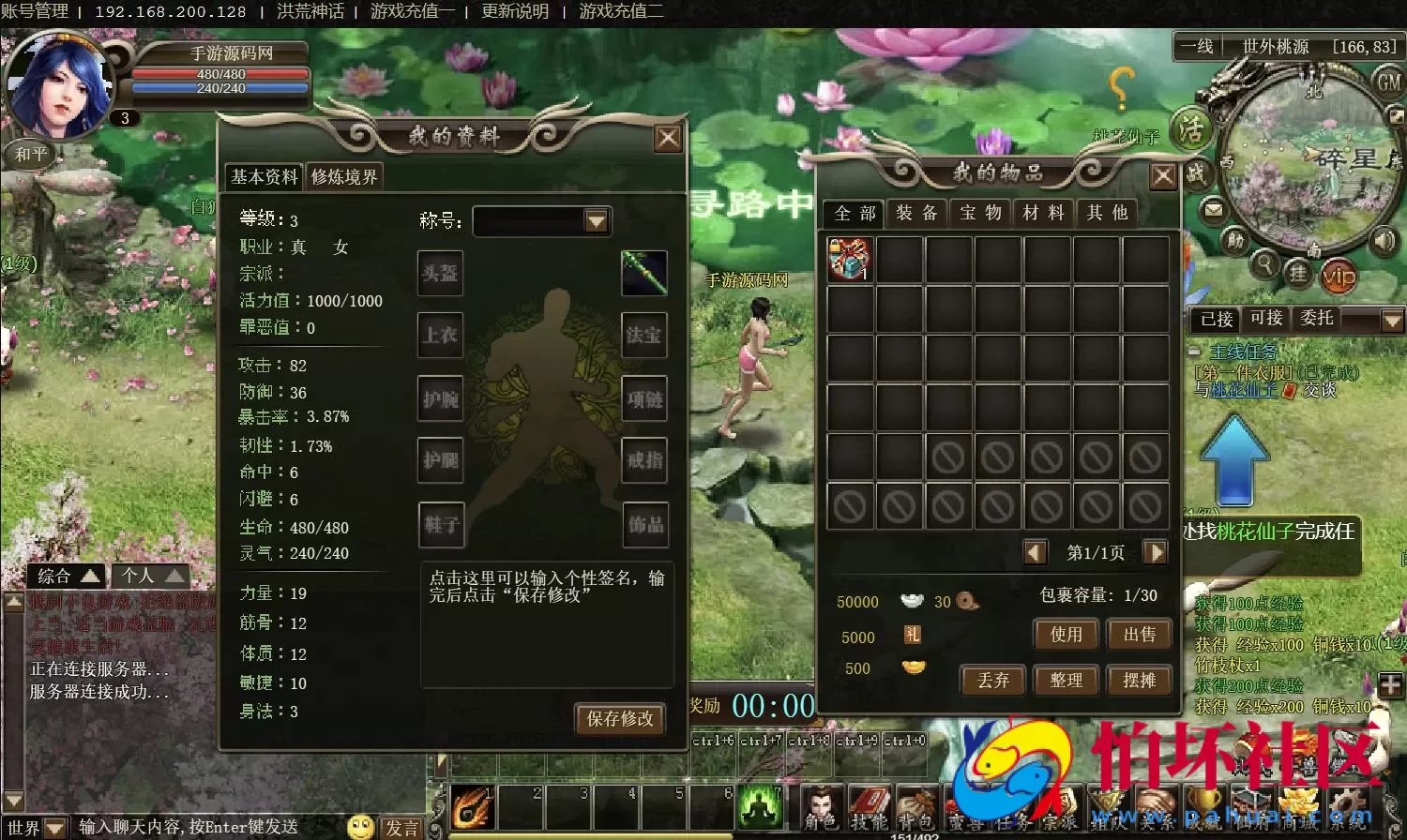
Task: Open the magnifier search icon near minimap
Action: (x=1265, y=267)
